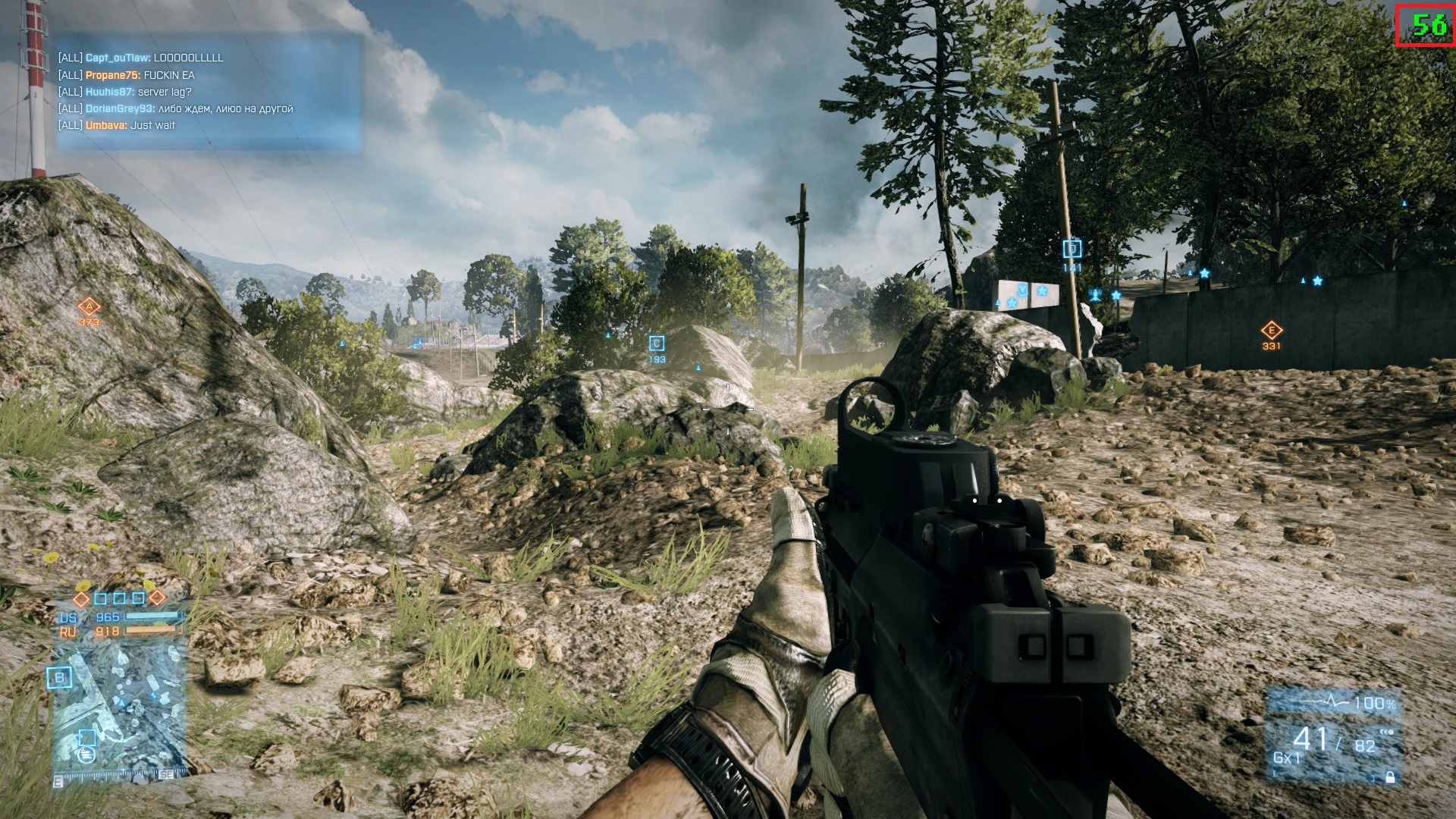Select the orange objective E marker
The width and height of the screenshot is (1456, 819).
click(x=1271, y=331)
